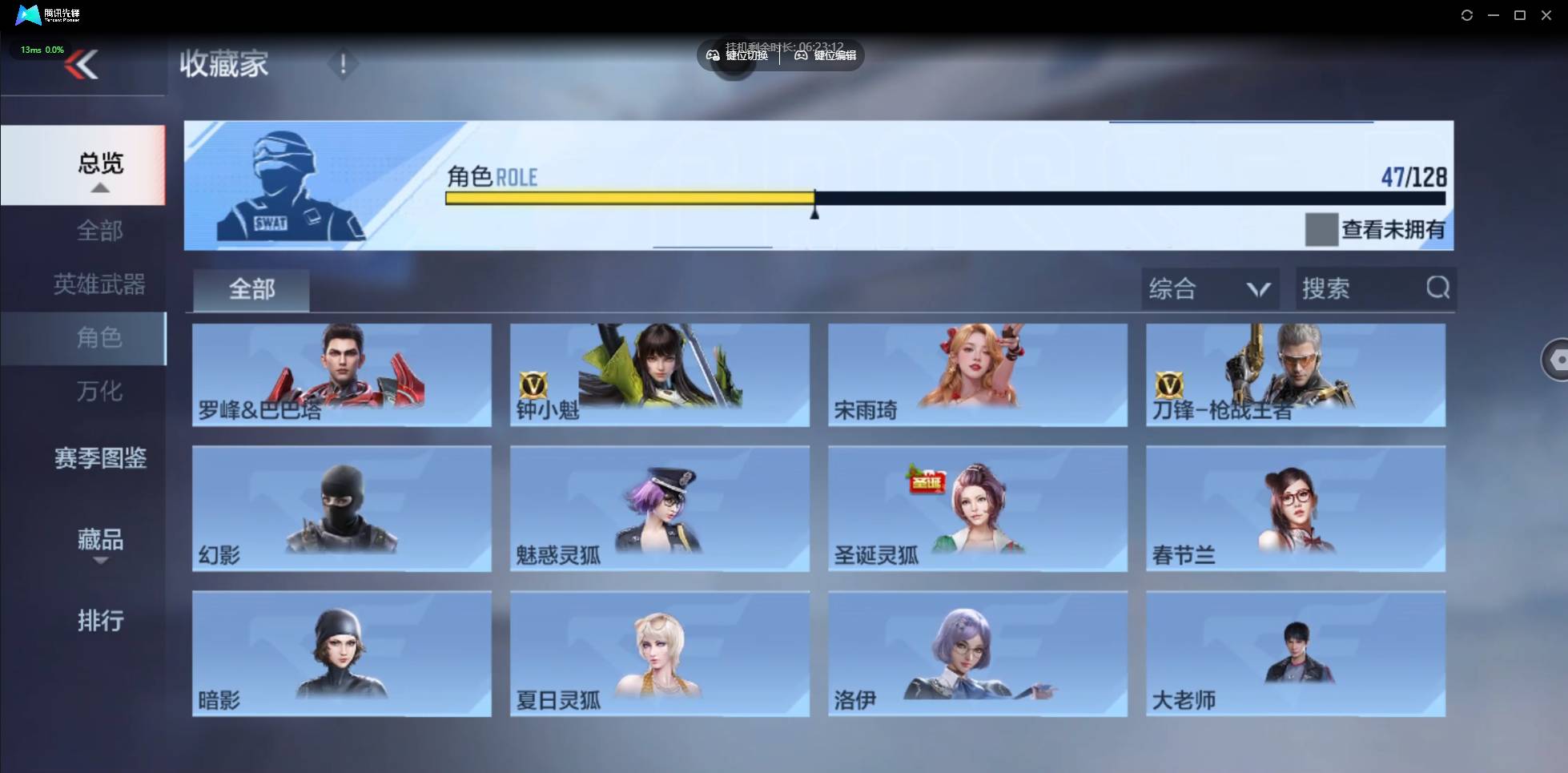Image resolution: width=1568 pixels, height=773 pixels.
Task: Open the 键位编辑 key editing icon
Action: (800, 55)
